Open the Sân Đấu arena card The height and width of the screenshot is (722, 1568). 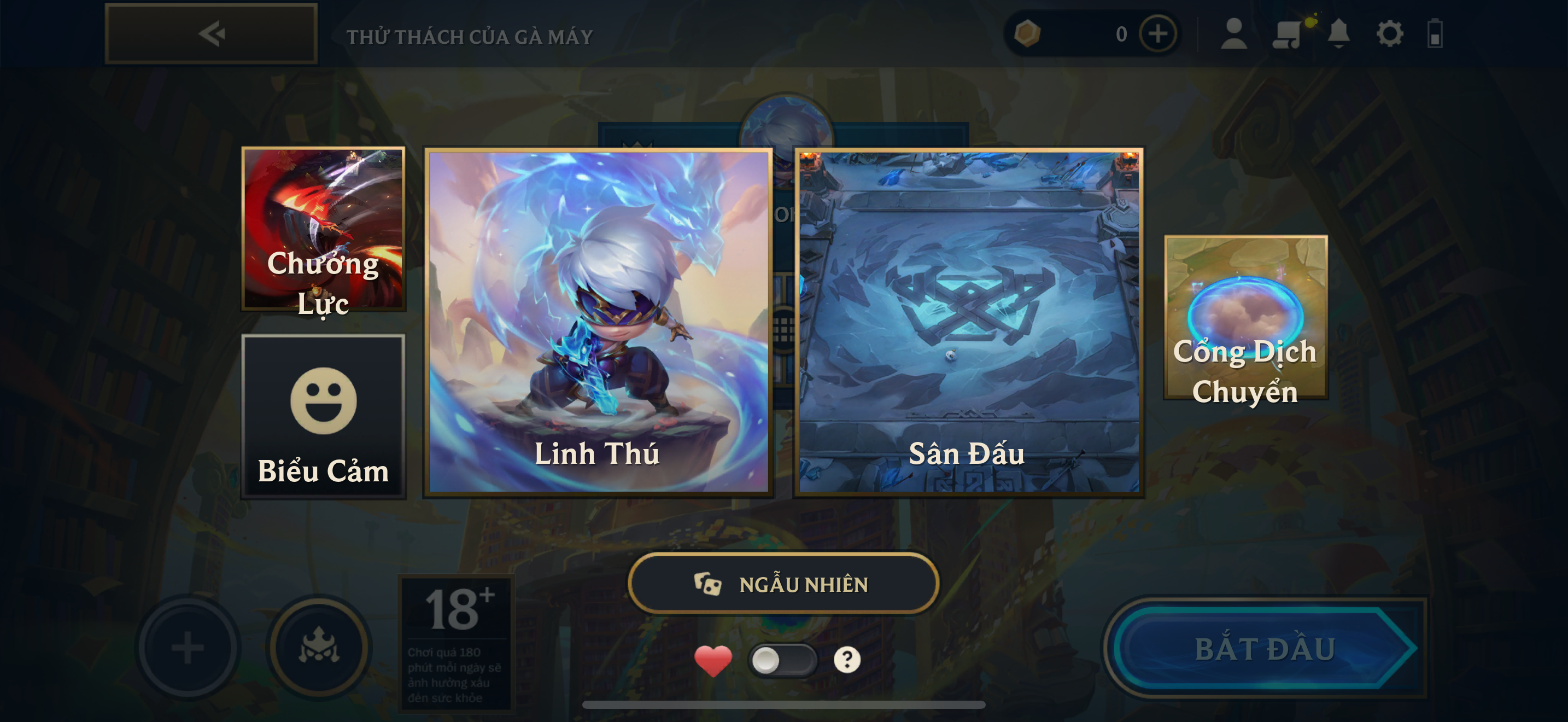tap(968, 322)
